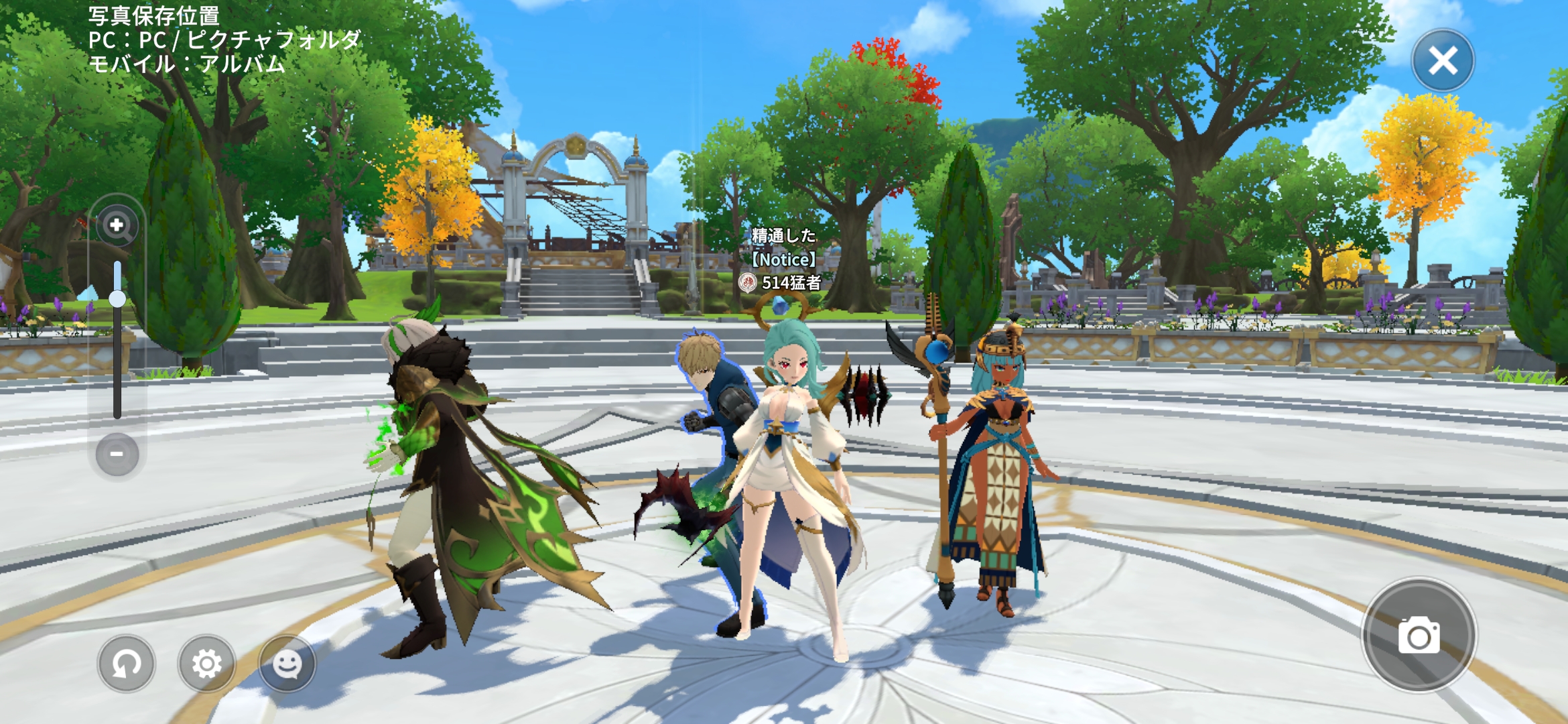Image resolution: width=1568 pixels, height=724 pixels.
Task: Open the emote smiley face menu
Action: [287, 664]
